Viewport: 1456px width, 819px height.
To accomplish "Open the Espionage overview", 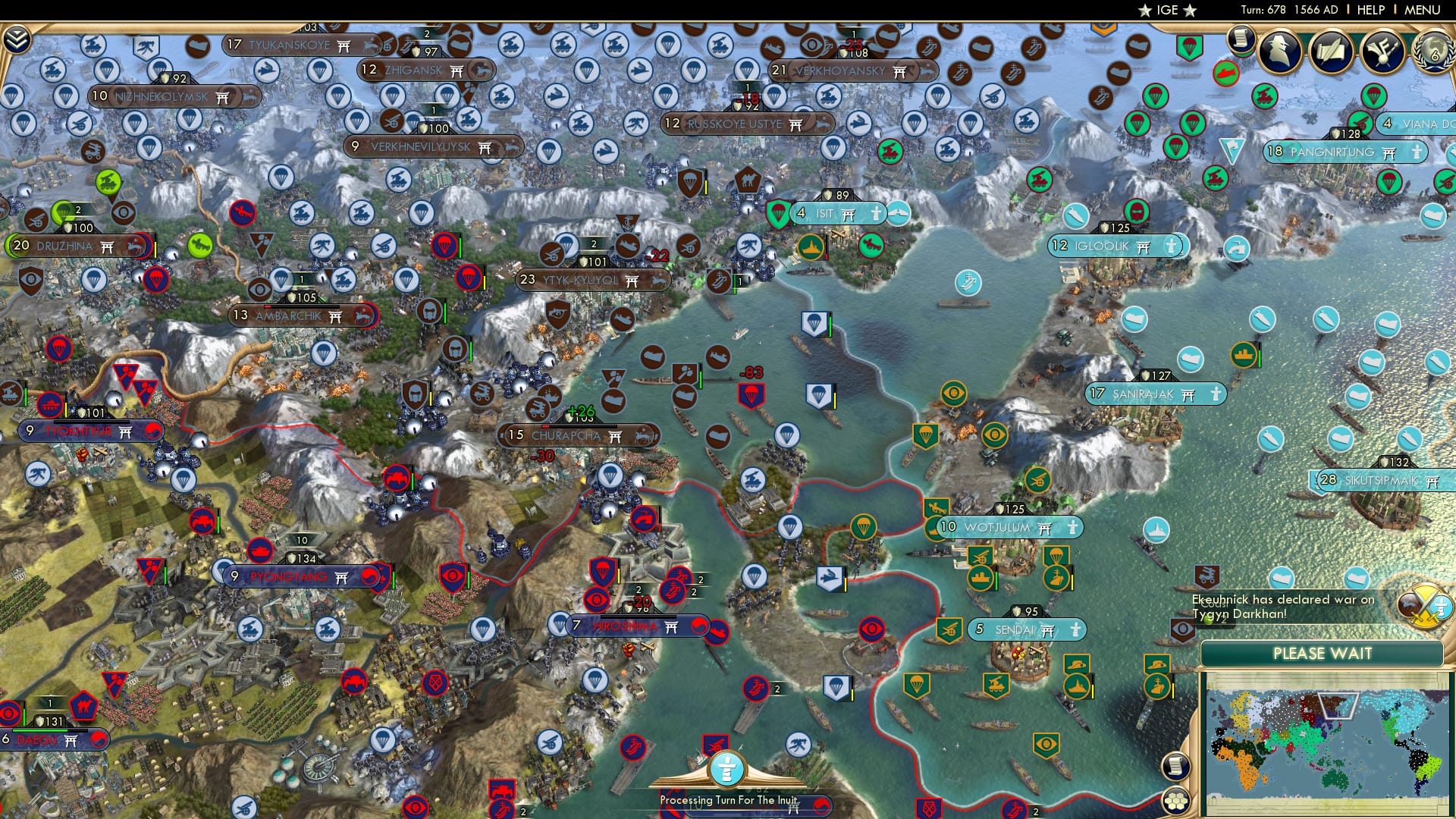I will 1282,51.
